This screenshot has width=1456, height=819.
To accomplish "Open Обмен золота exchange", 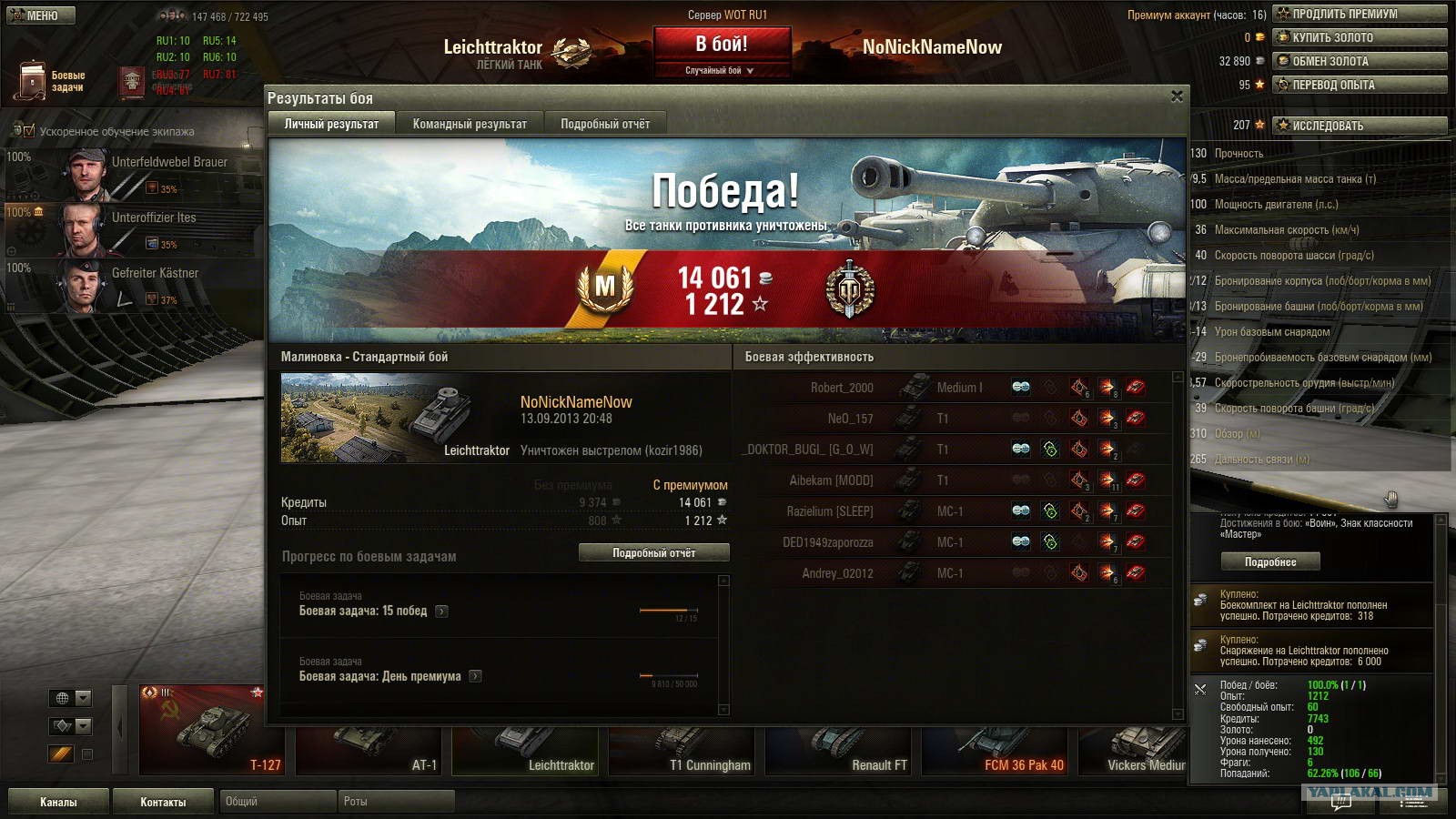I will tap(1360, 61).
